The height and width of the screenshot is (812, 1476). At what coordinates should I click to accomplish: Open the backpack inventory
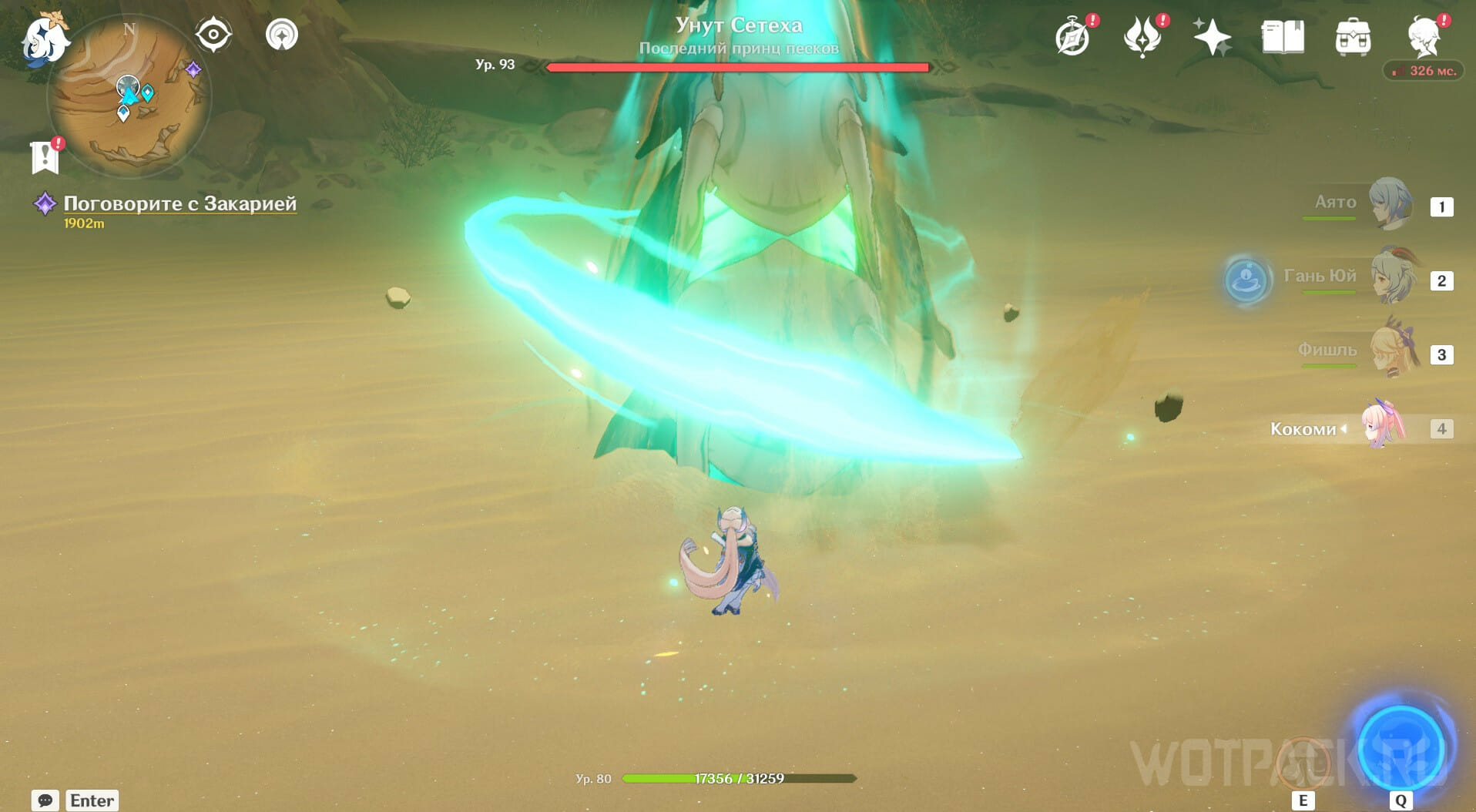tap(1353, 37)
